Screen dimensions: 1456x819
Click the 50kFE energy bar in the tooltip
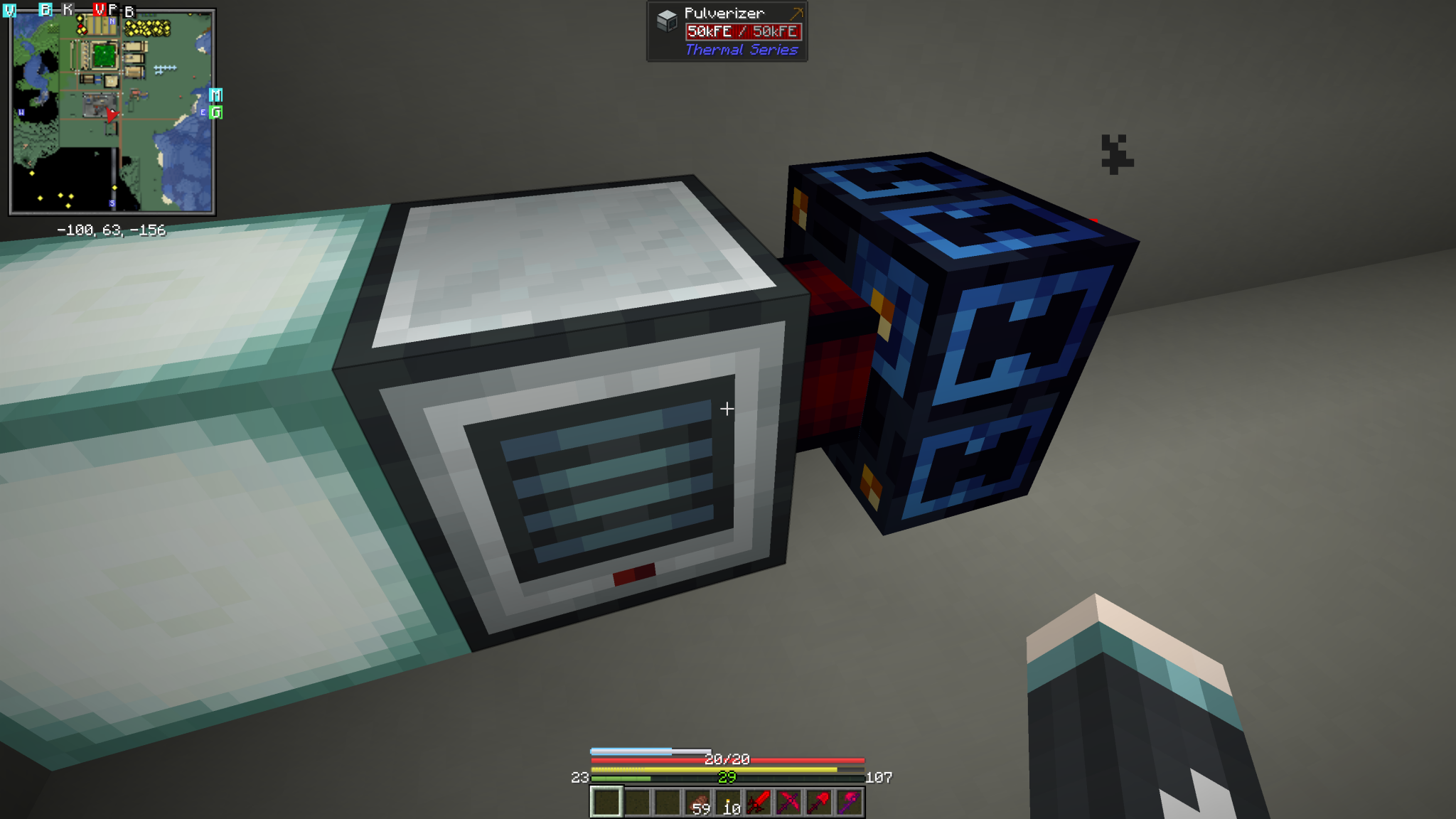(x=744, y=31)
